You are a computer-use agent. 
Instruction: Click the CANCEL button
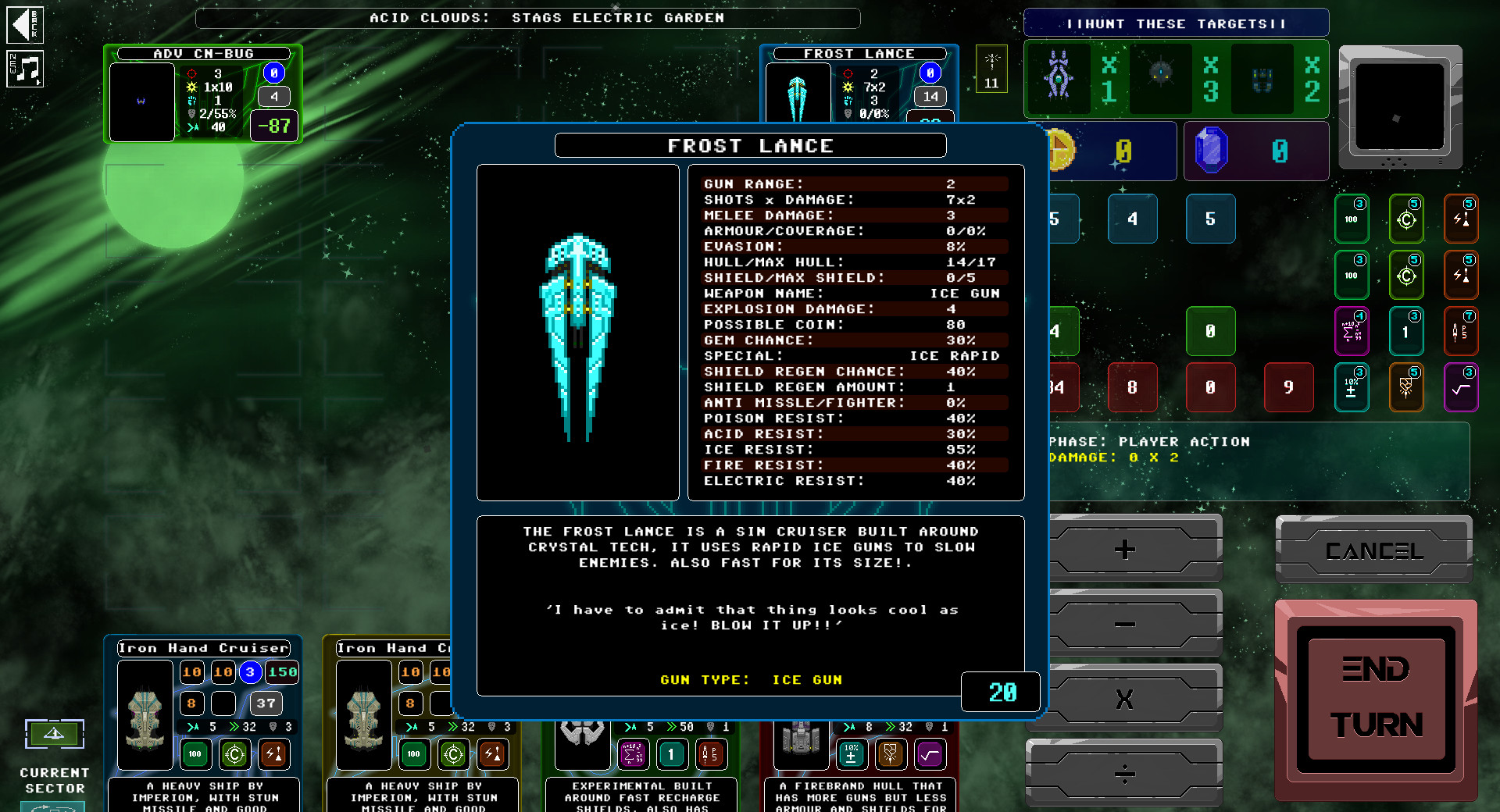1373,550
